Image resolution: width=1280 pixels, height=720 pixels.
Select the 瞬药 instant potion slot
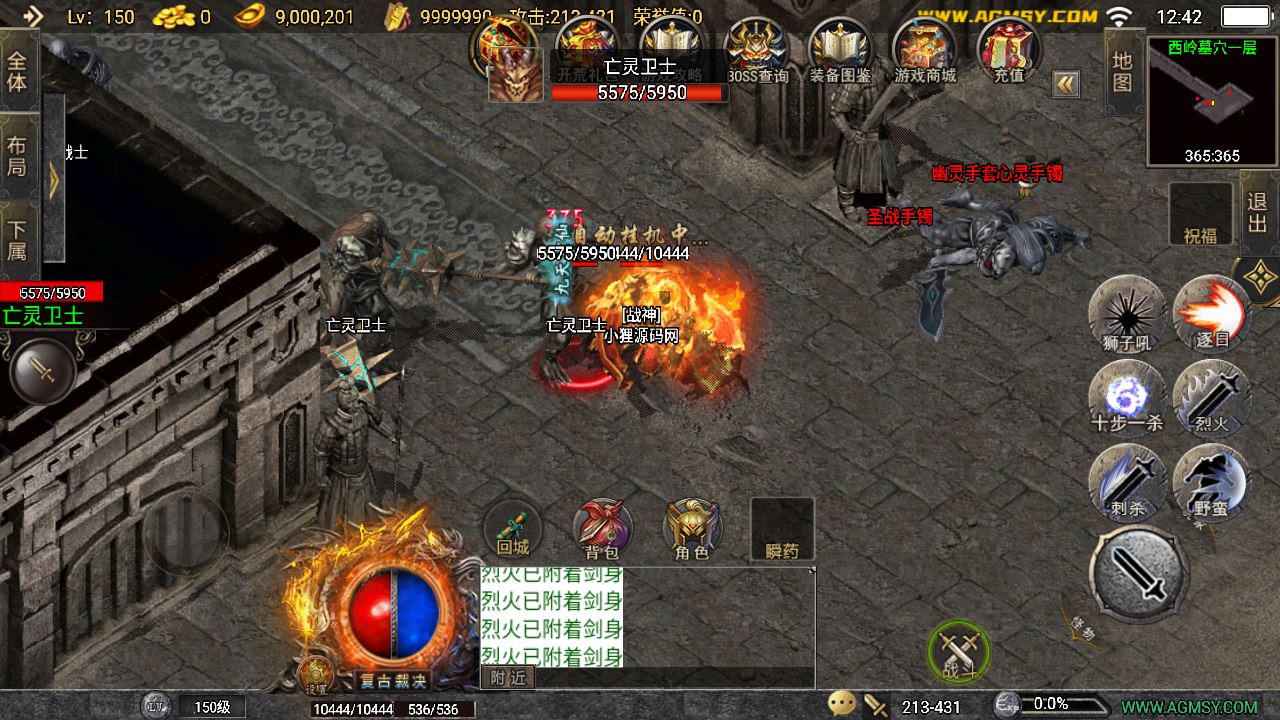click(782, 529)
